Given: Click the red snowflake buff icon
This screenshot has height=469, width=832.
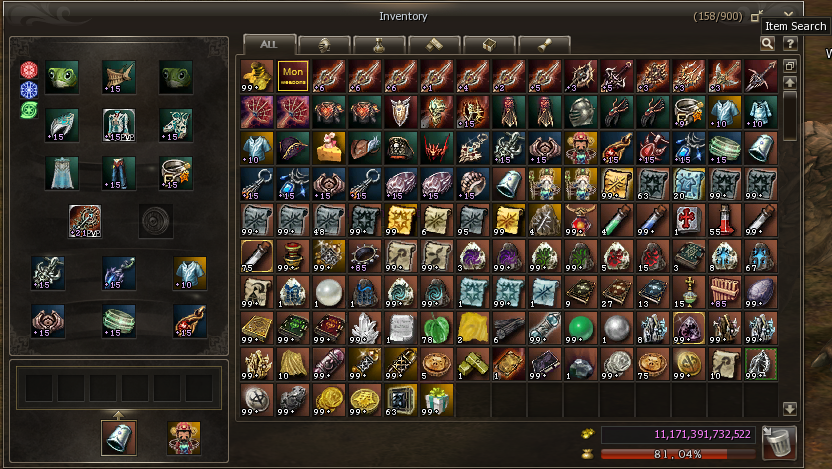Looking at the screenshot, I should click(x=28, y=70).
